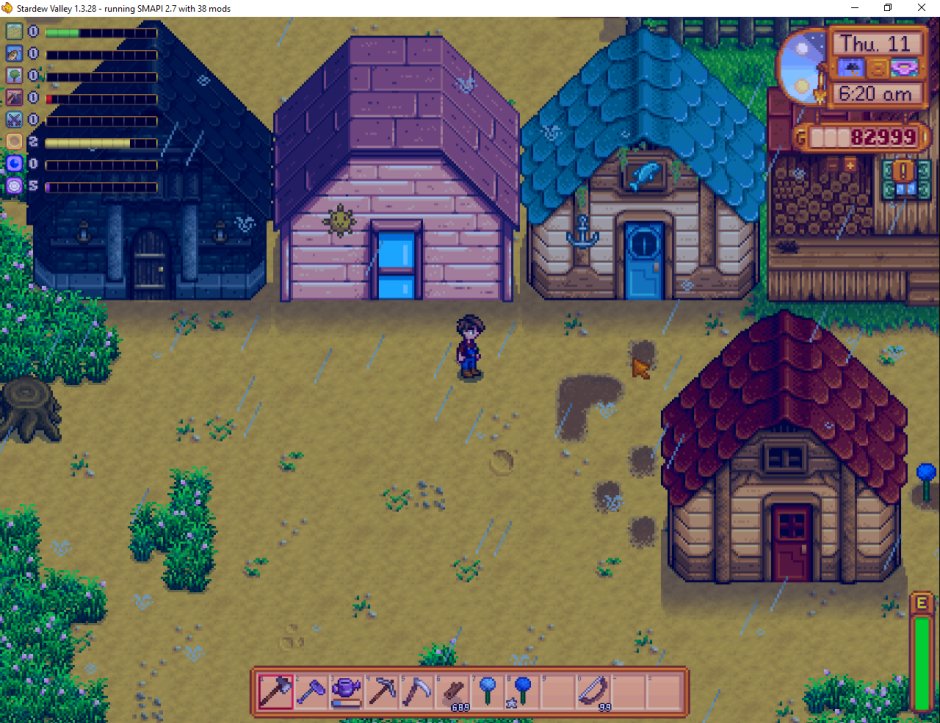Minimize the game window
The image size is (940, 723).
(853, 8)
